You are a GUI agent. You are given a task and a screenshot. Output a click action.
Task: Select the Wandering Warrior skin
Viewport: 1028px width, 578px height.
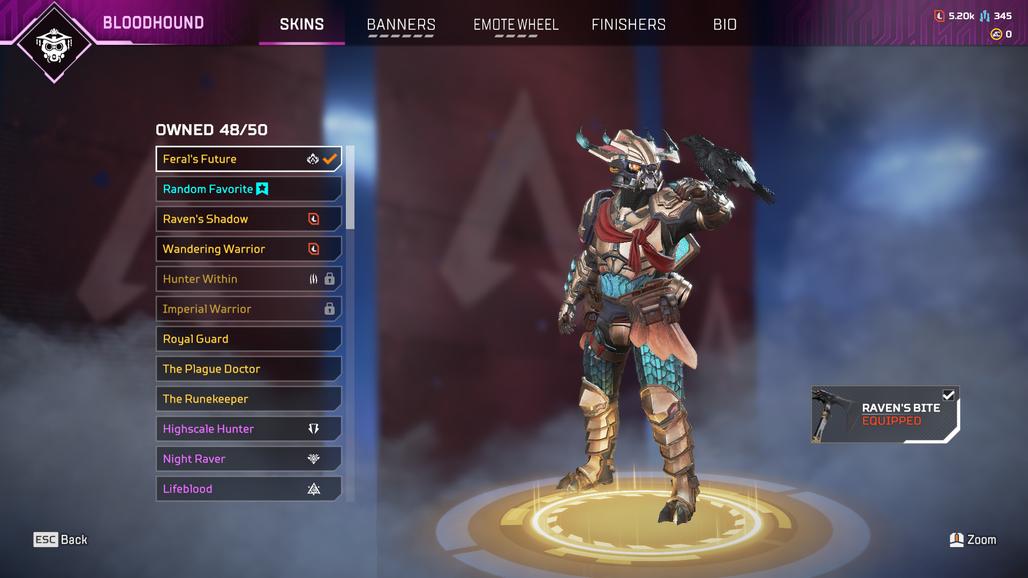[x=249, y=249]
